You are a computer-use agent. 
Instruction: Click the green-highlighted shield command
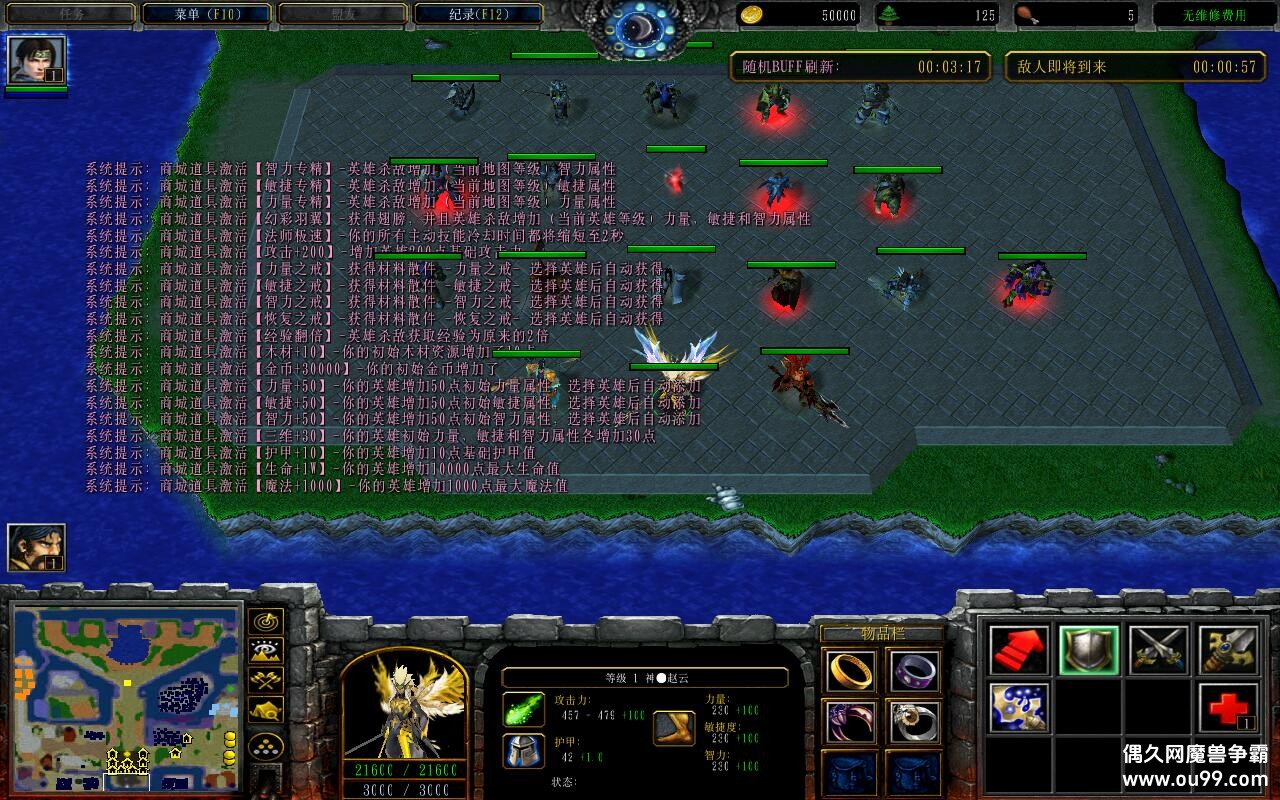(x=1089, y=650)
